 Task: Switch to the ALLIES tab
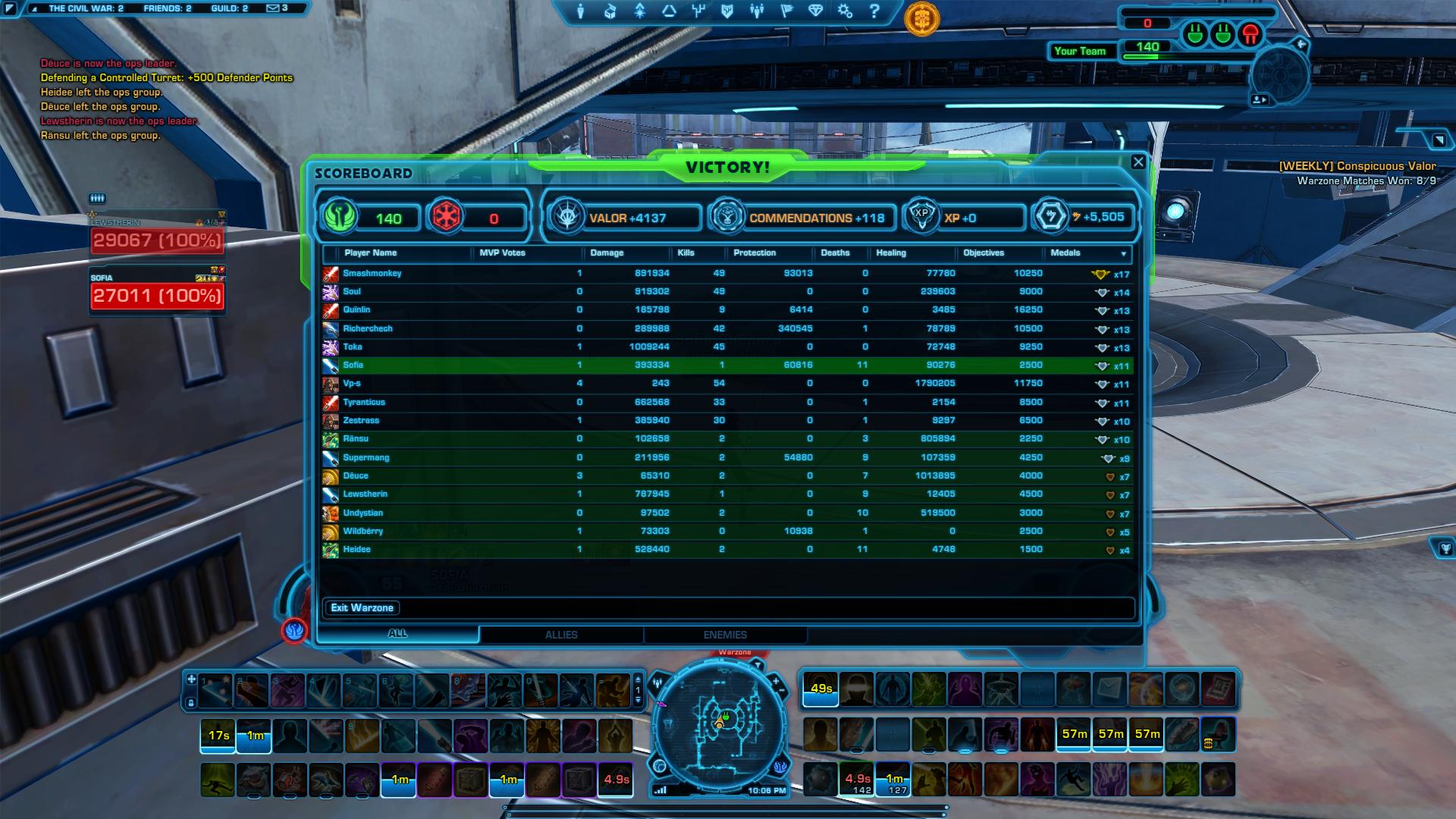tap(561, 635)
